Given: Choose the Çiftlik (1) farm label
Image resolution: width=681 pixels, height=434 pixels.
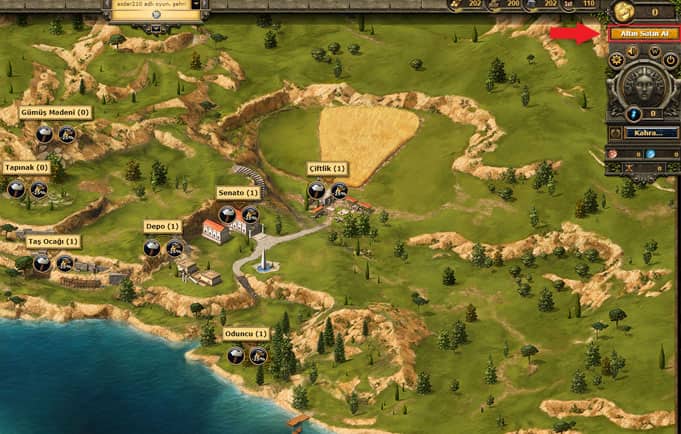Looking at the screenshot, I should point(327,169).
